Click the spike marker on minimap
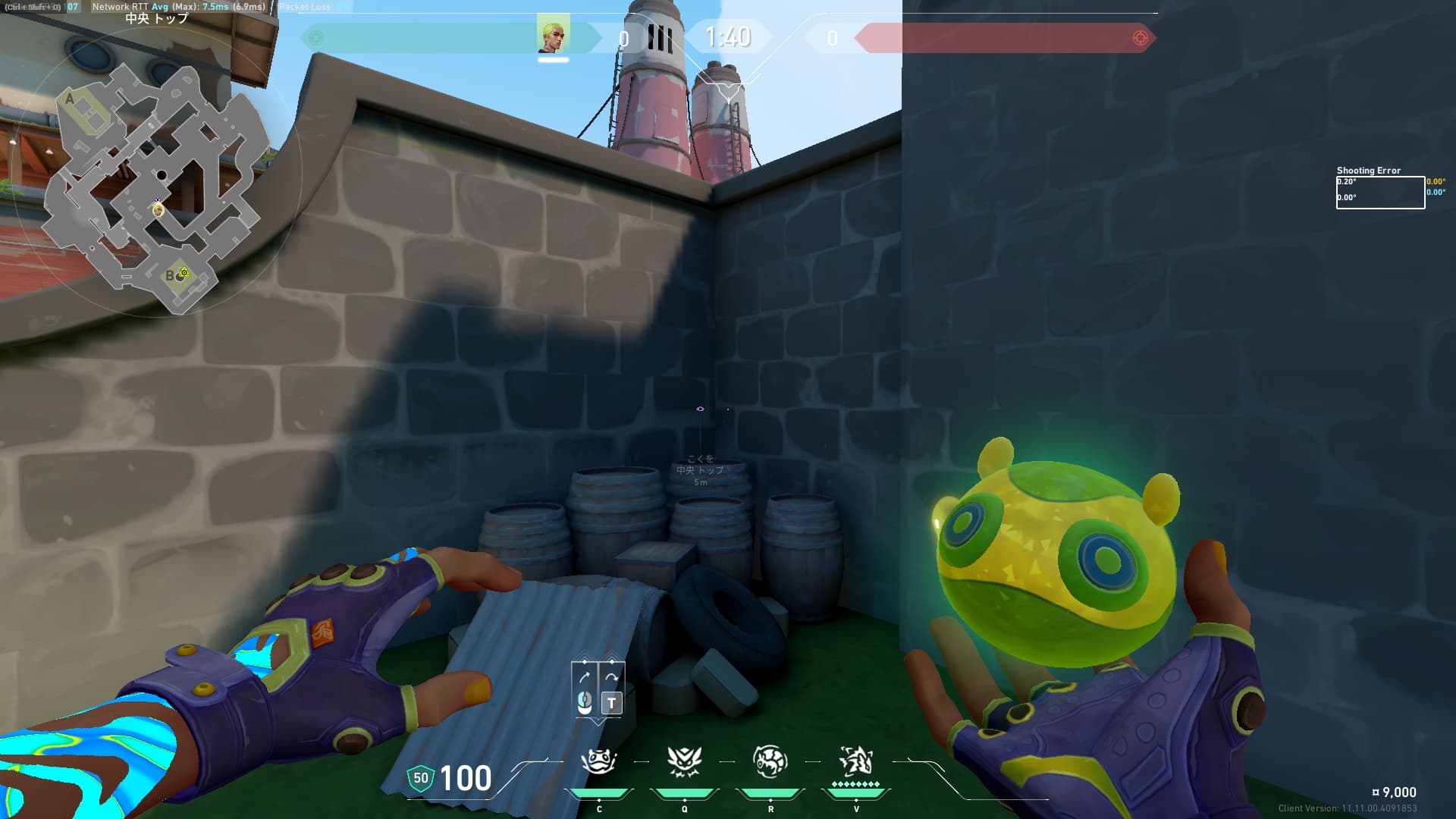Viewport: 1456px width, 819px height. [184, 272]
